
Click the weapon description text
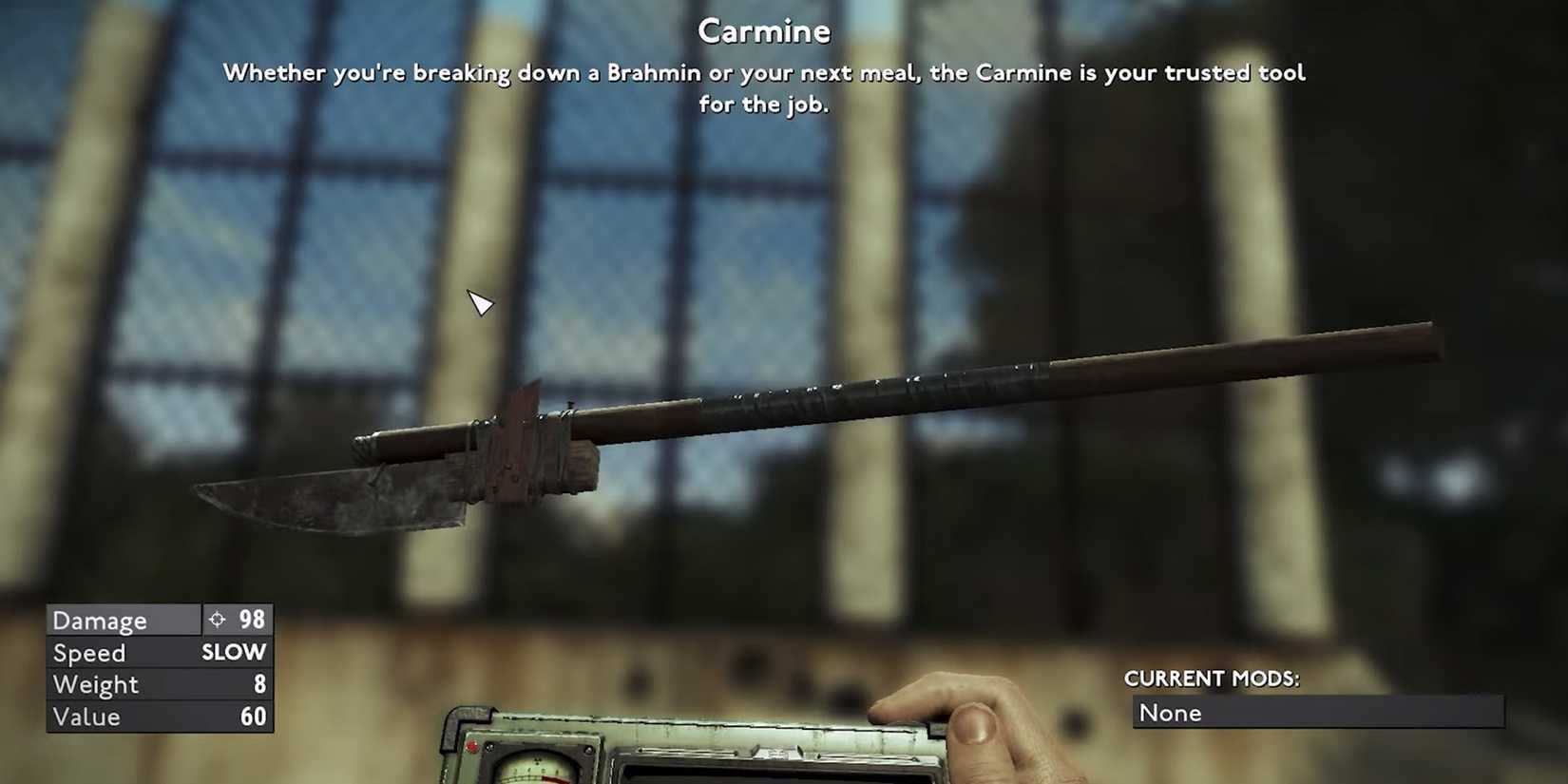click(763, 87)
